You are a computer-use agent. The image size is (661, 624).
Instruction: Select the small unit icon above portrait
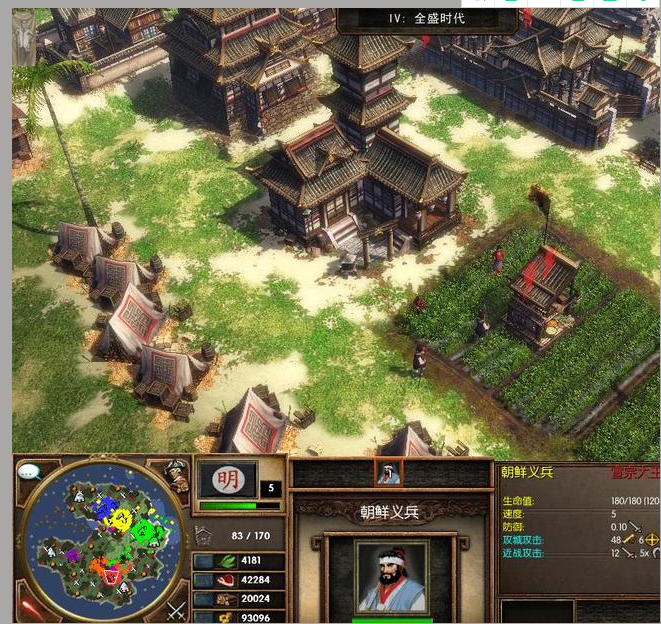tap(388, 472)
